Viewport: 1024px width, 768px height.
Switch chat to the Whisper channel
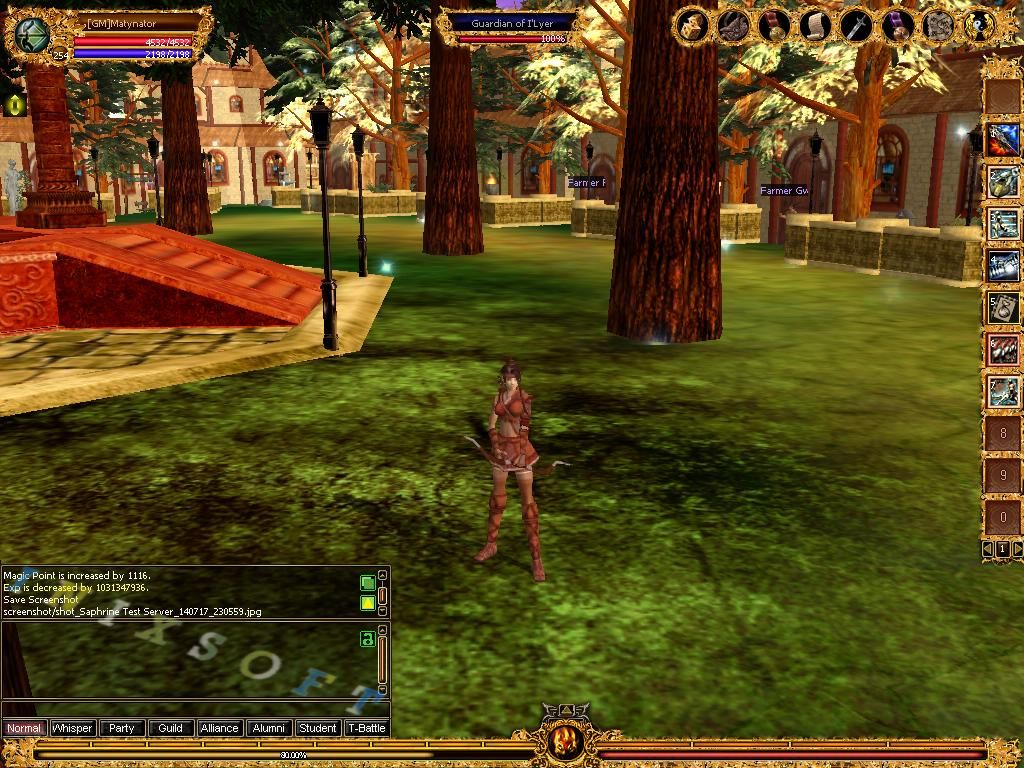click(72, 728)
